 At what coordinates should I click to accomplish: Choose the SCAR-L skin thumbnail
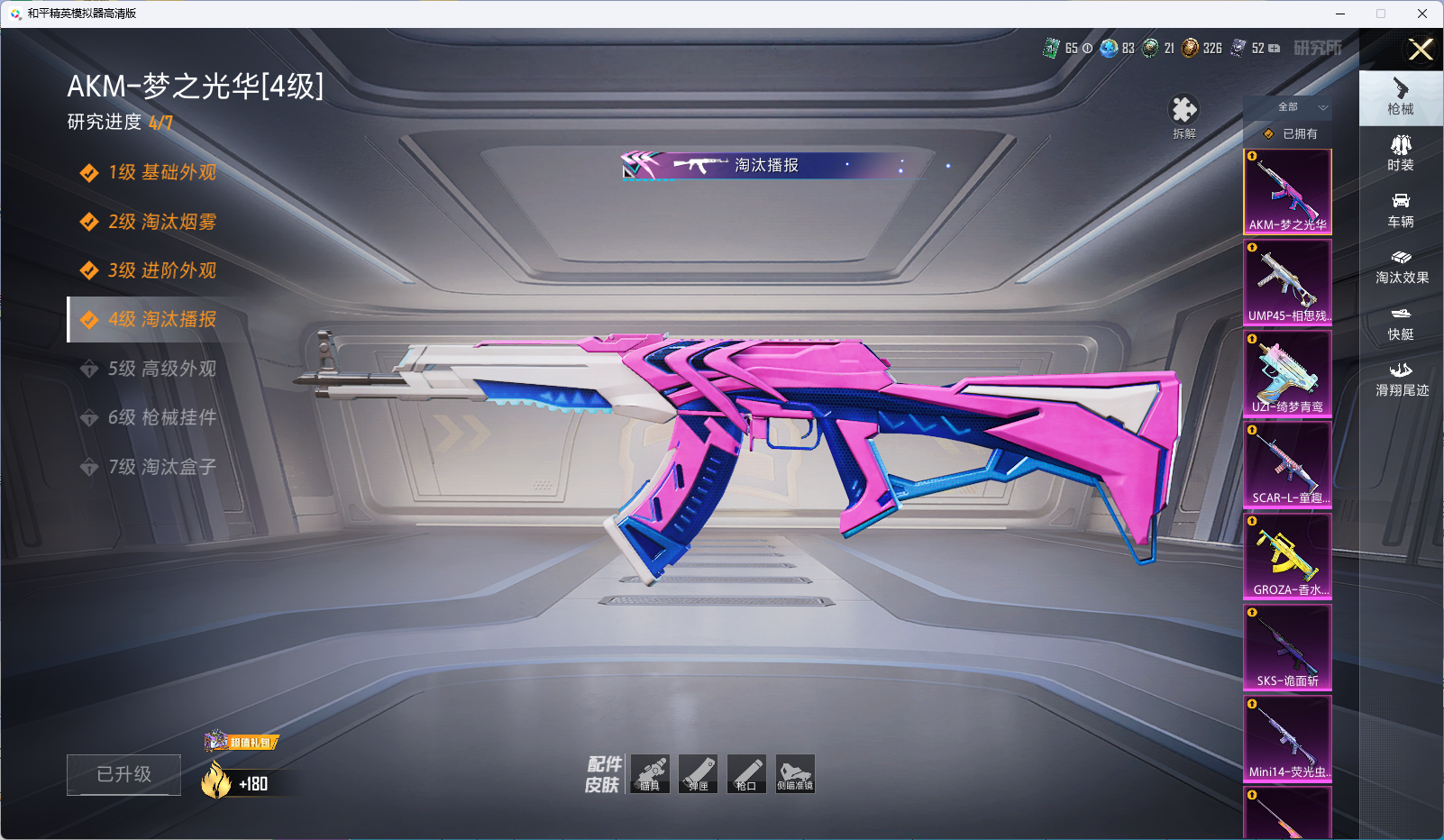1287,464
